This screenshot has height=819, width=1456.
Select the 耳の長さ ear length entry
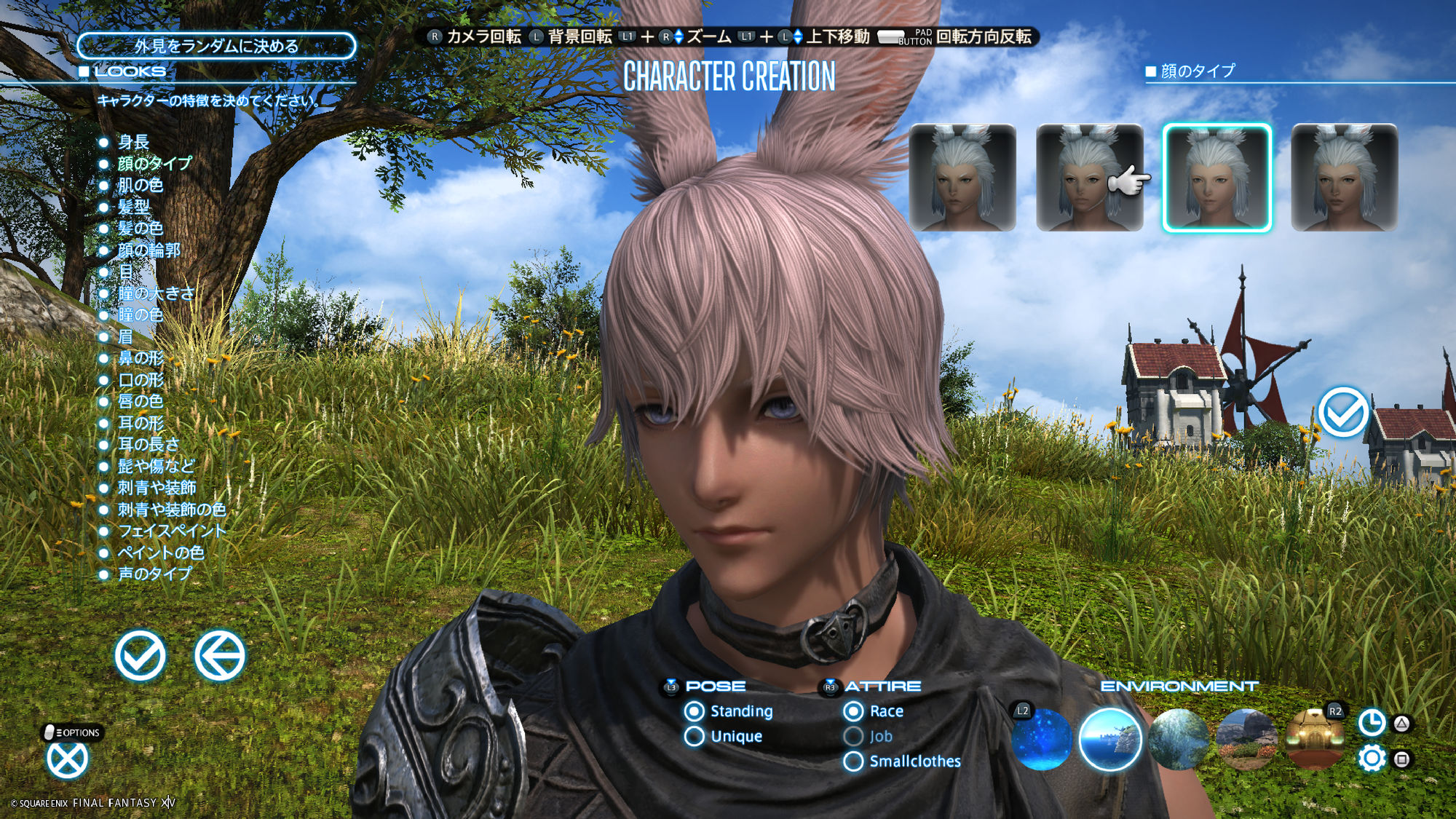pyautogui.click(x=148, y=444)
